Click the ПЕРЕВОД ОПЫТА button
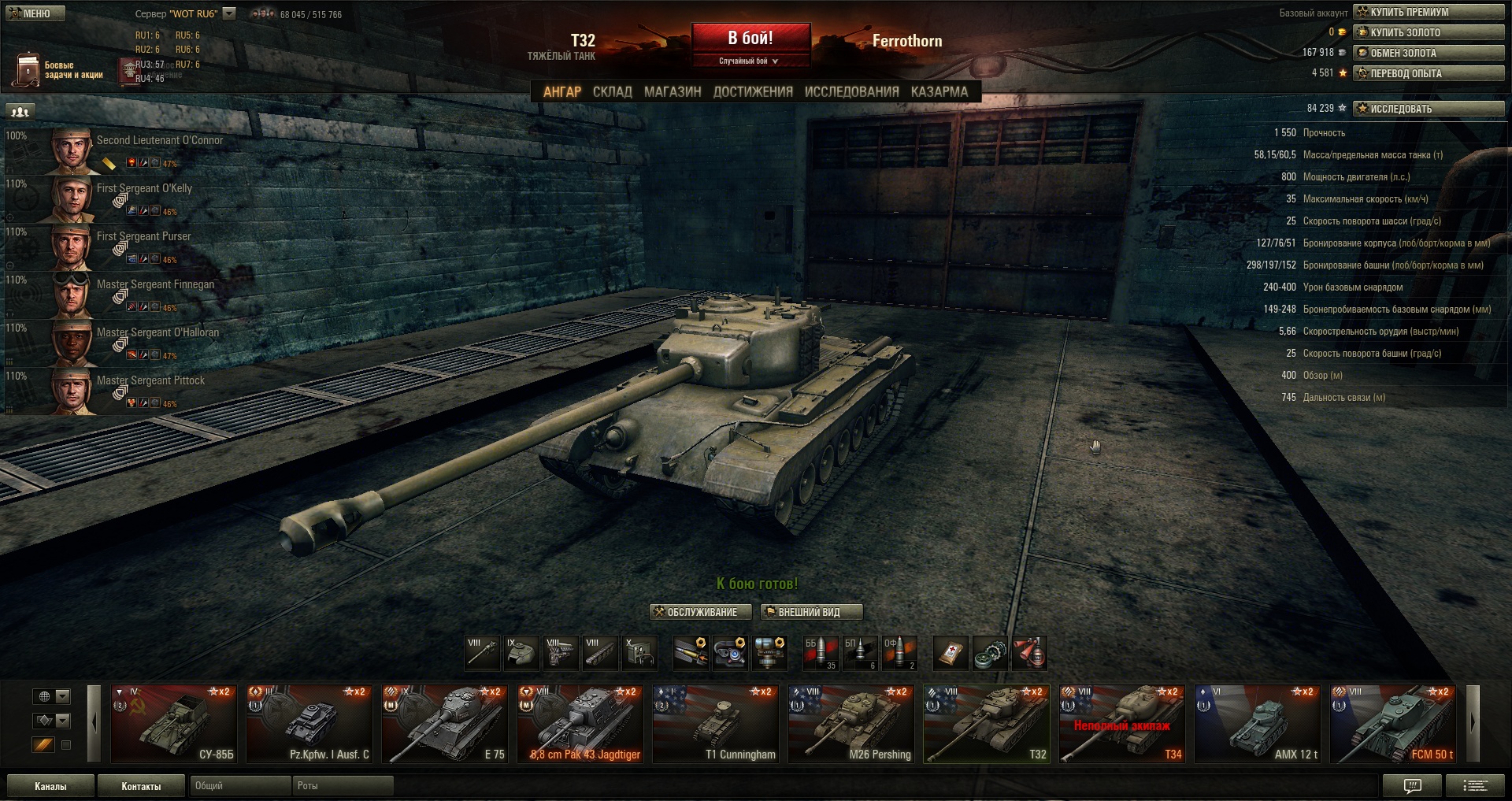The height and width of the screenshot is (801, 1512). point(1429,73)
